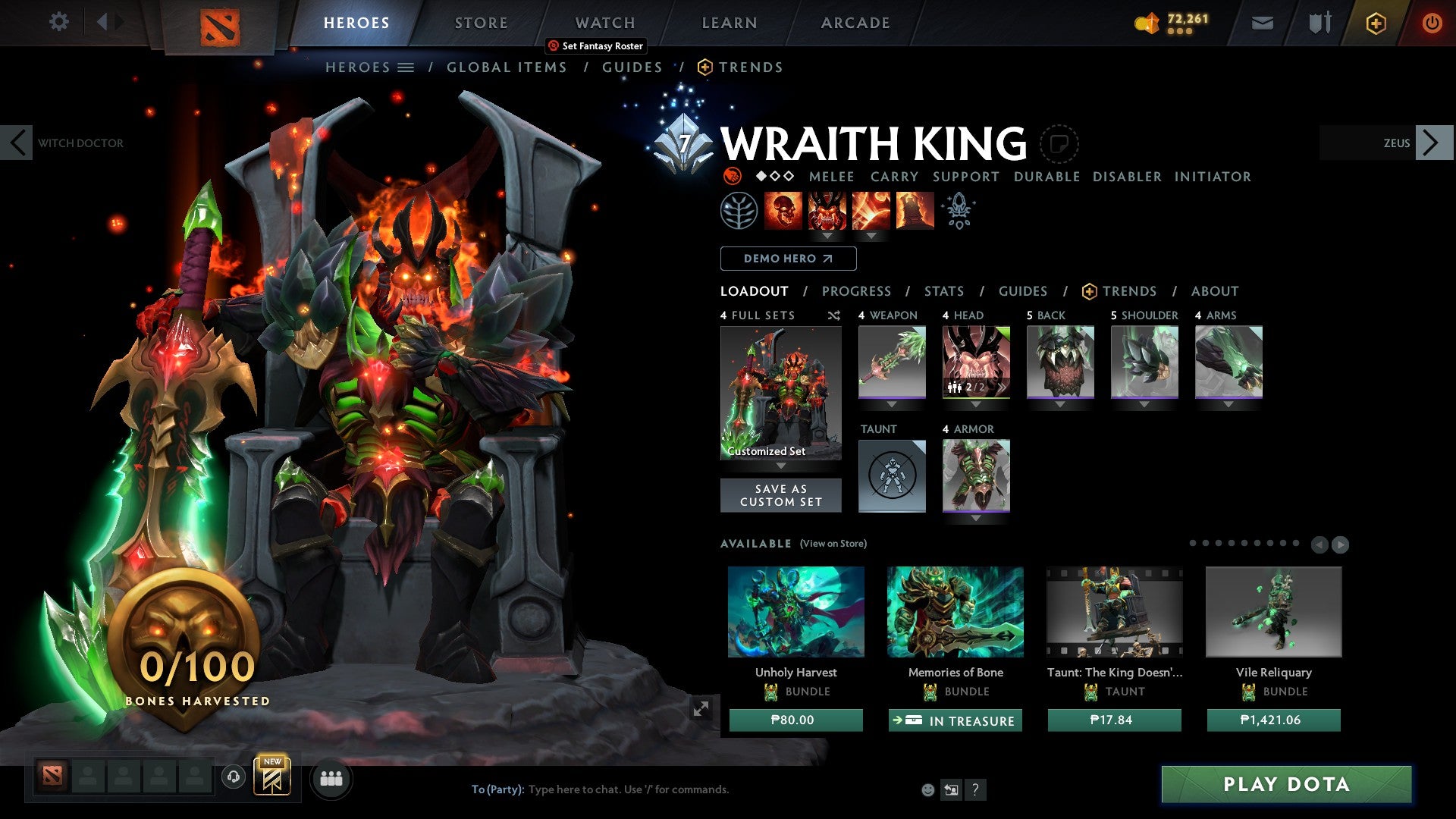Open the Arcade menu item
Viewport: 1456px width, 819px height.
855,23
